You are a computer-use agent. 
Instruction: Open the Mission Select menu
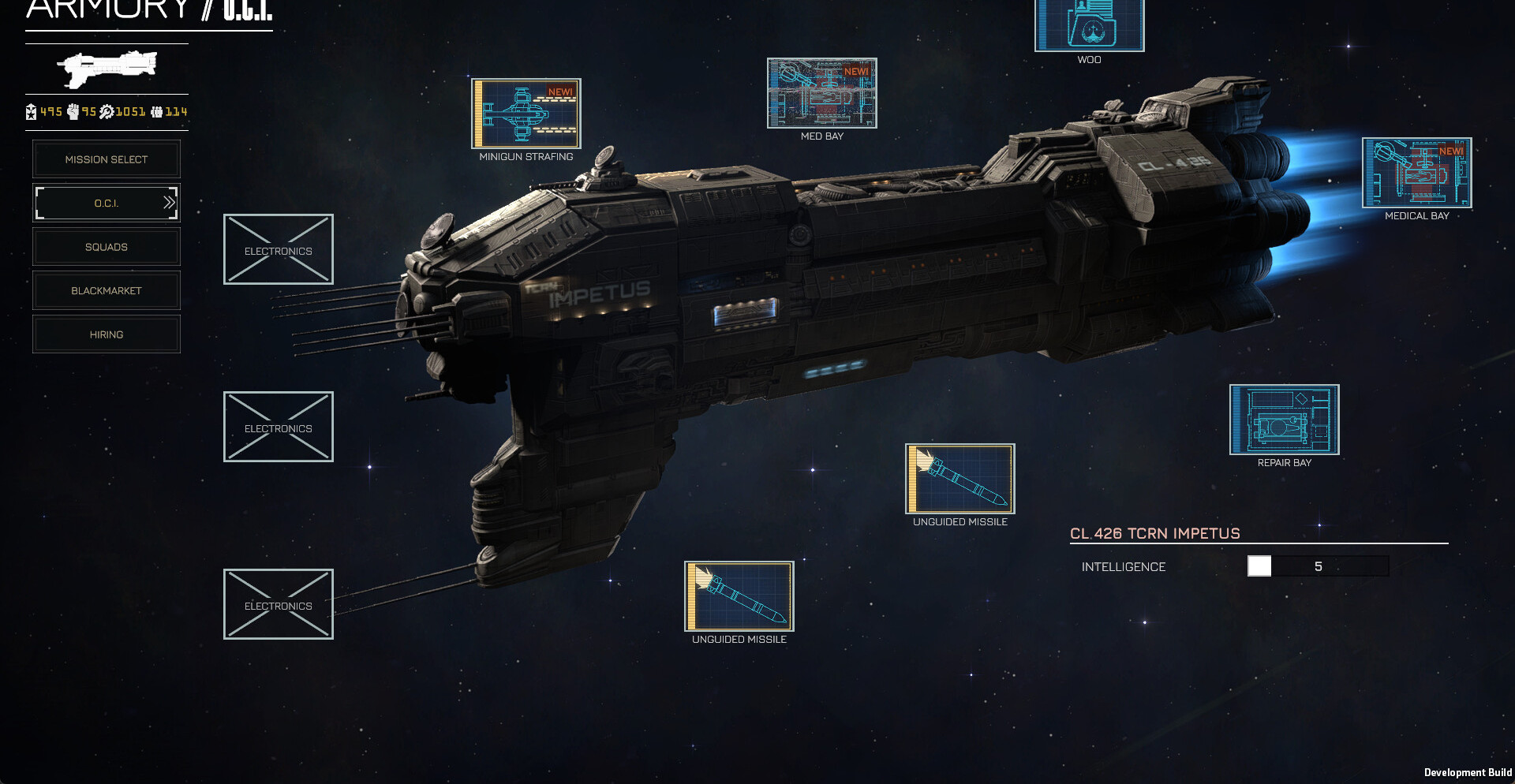tap(107, 159)
